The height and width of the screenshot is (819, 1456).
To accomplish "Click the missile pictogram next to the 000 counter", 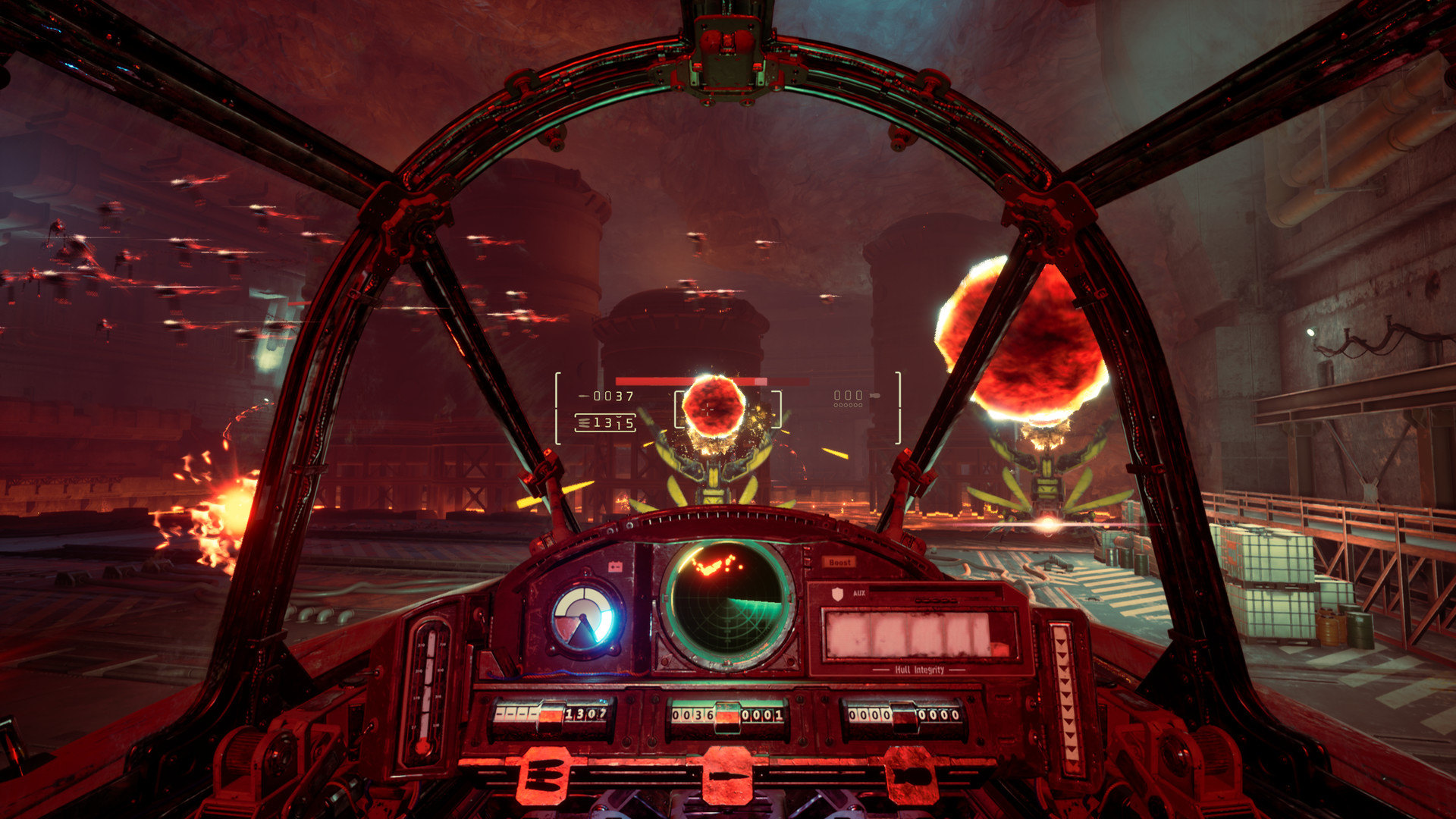I will (x=874, y=396).
